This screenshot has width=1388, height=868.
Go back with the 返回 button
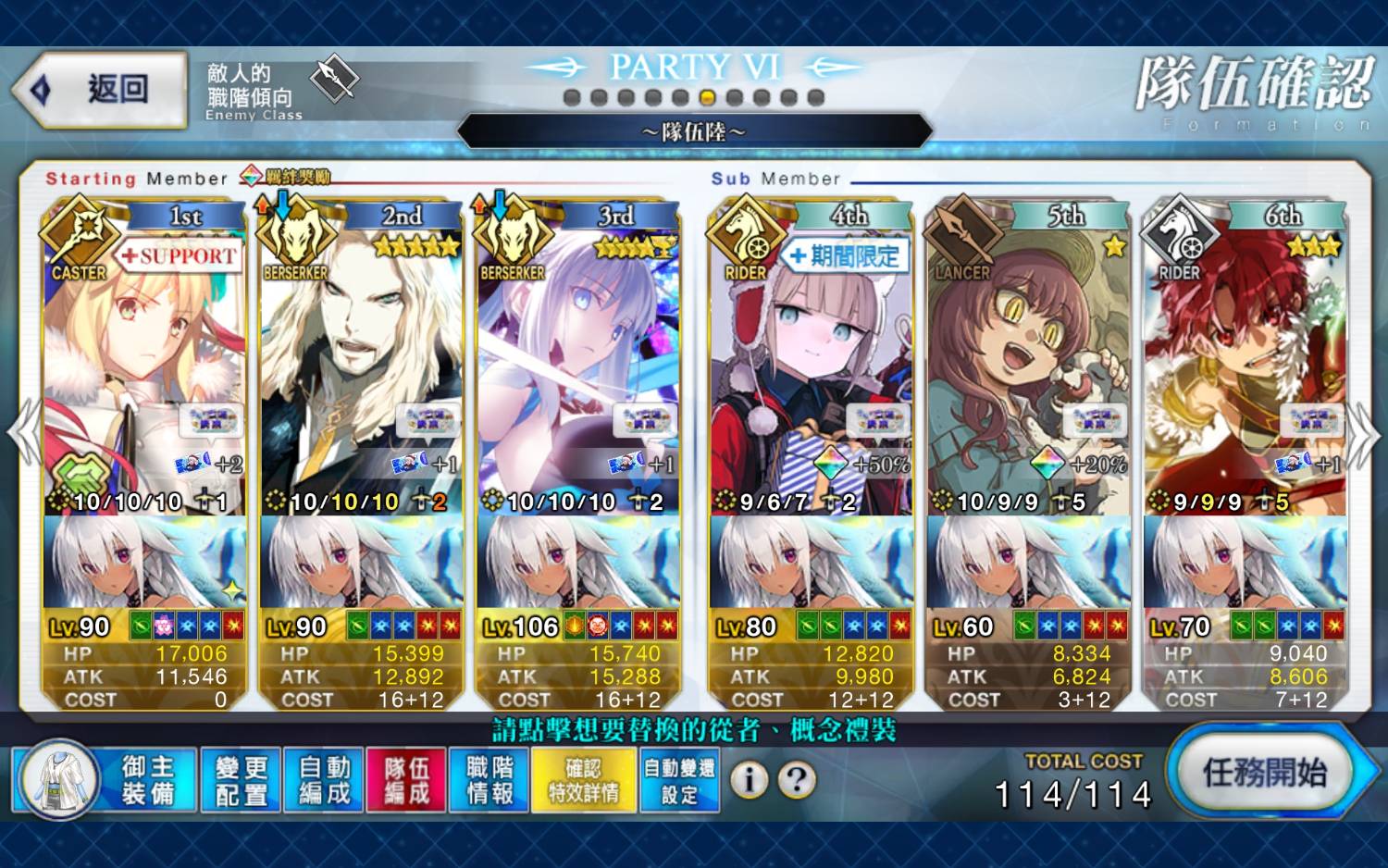(100, 90)
